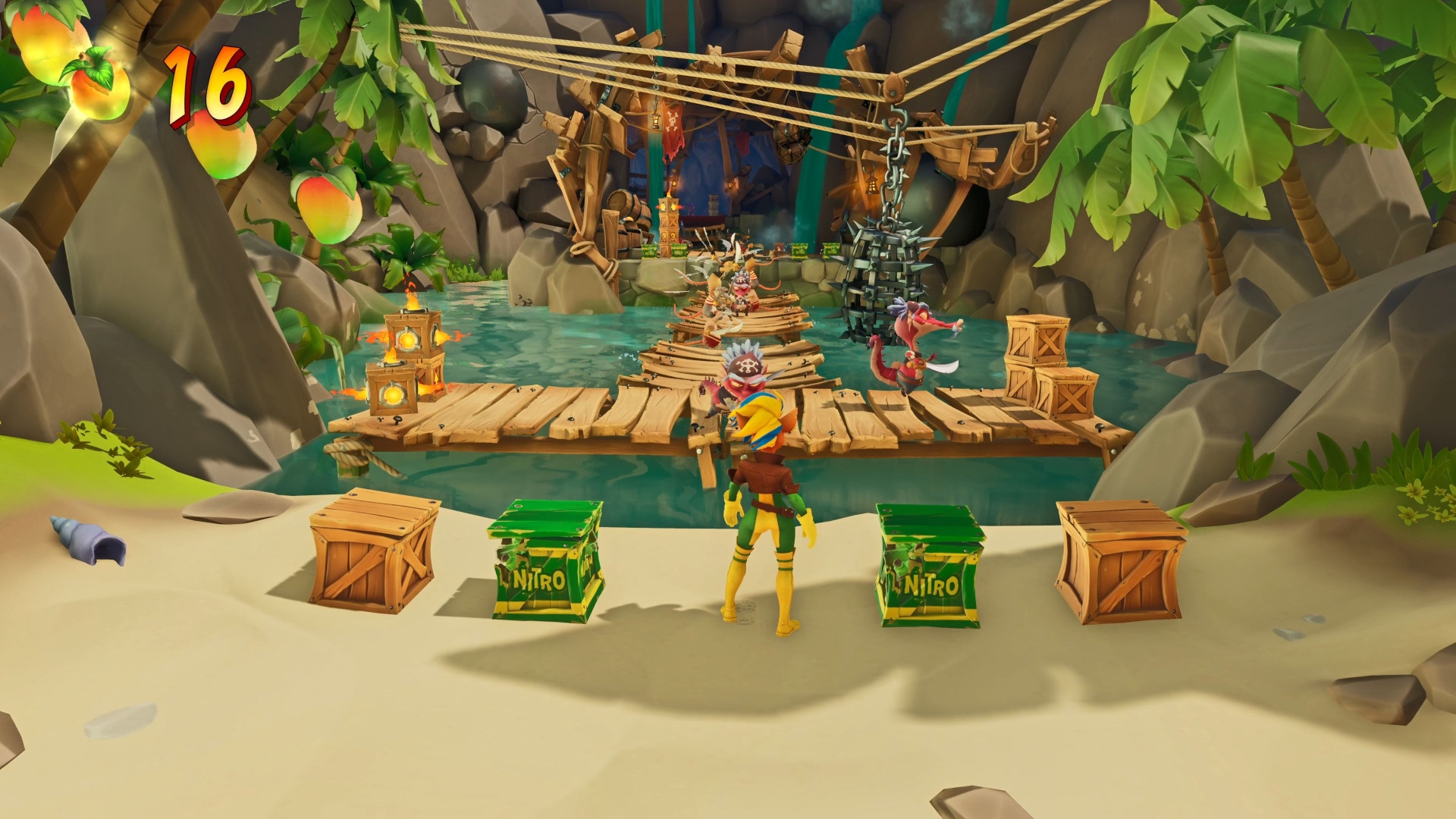Click the hanging lantern above the pirate camp
Image resolution: width=1456 pixels, height=819 pixels.
(655, 120)
